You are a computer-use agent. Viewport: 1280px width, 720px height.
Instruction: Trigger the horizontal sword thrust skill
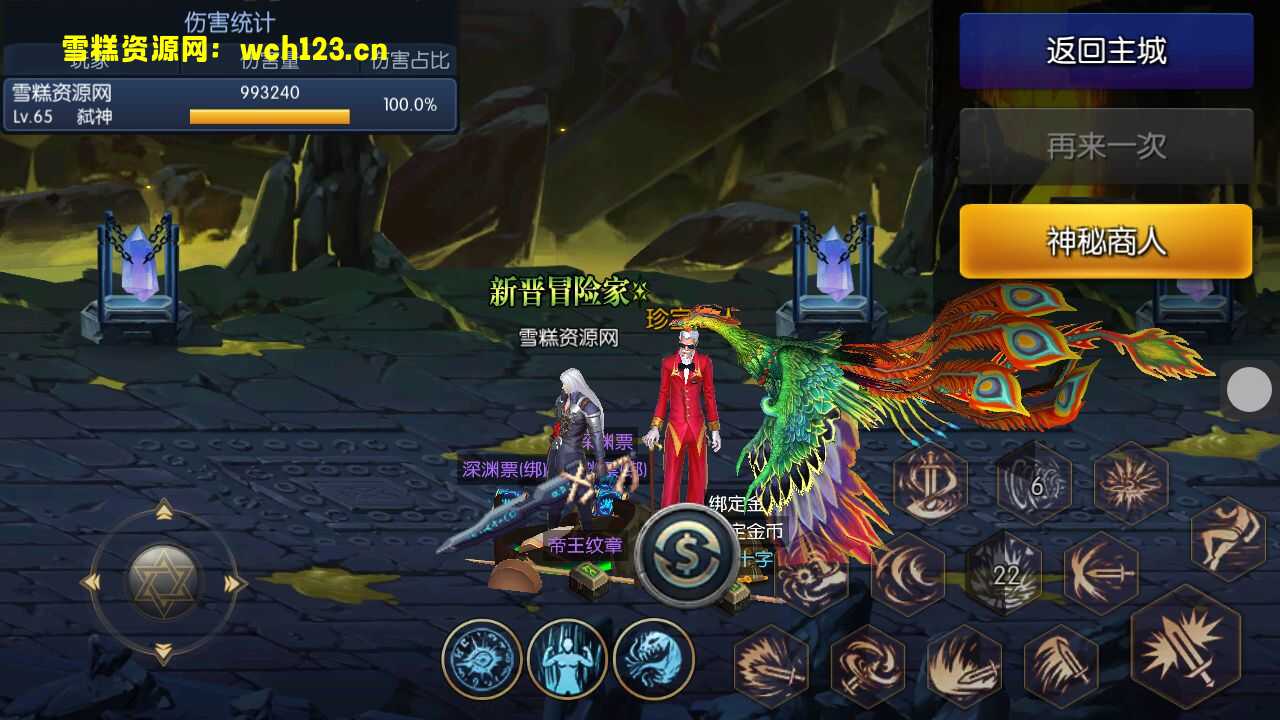[1100, 574]
